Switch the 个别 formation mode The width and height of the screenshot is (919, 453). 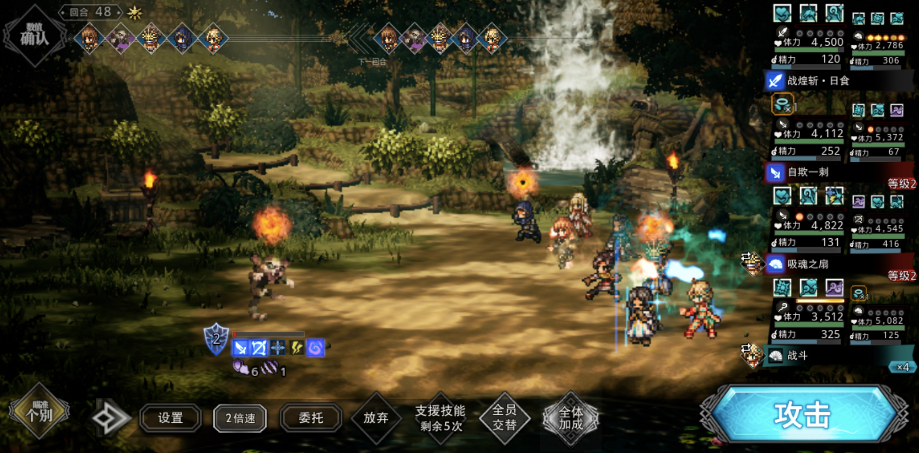coord(39,413)
